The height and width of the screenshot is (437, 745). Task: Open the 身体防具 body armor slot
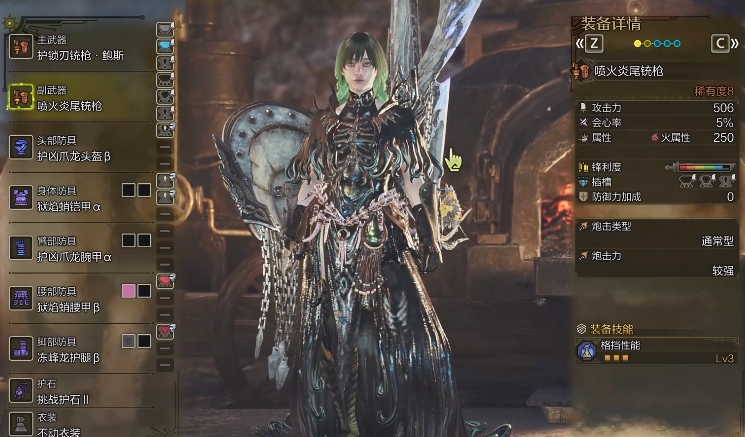pyautogui.click(x=80, y=197)
